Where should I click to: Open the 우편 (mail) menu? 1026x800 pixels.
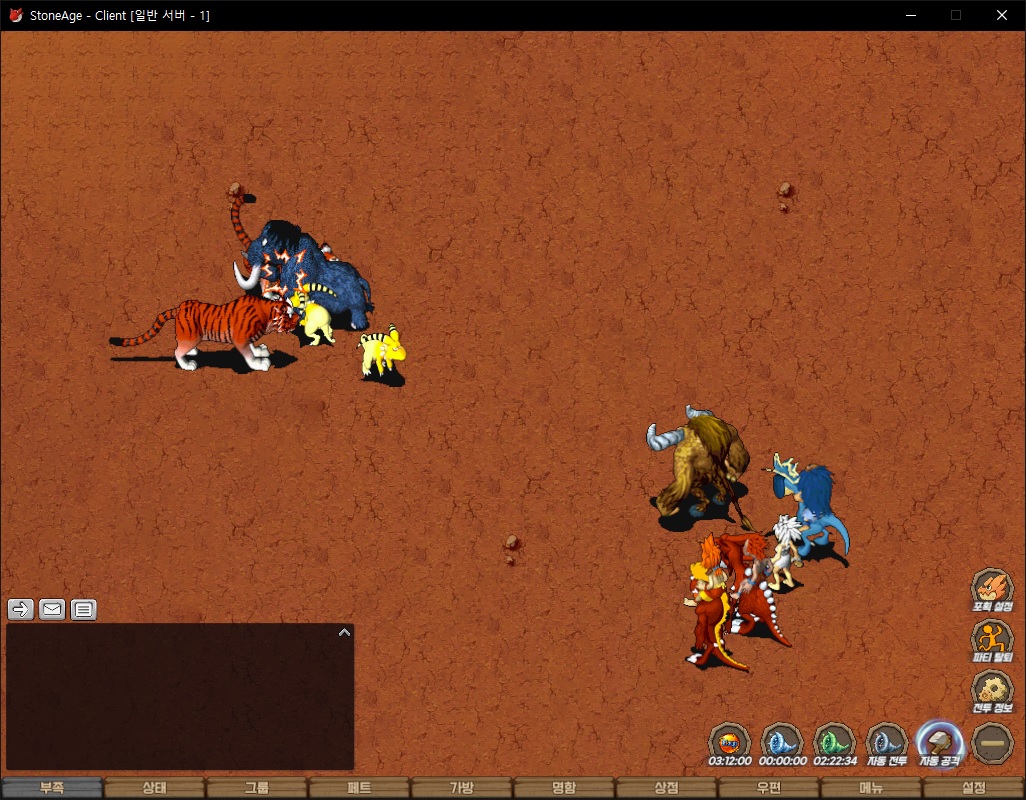tap(768, 788)
